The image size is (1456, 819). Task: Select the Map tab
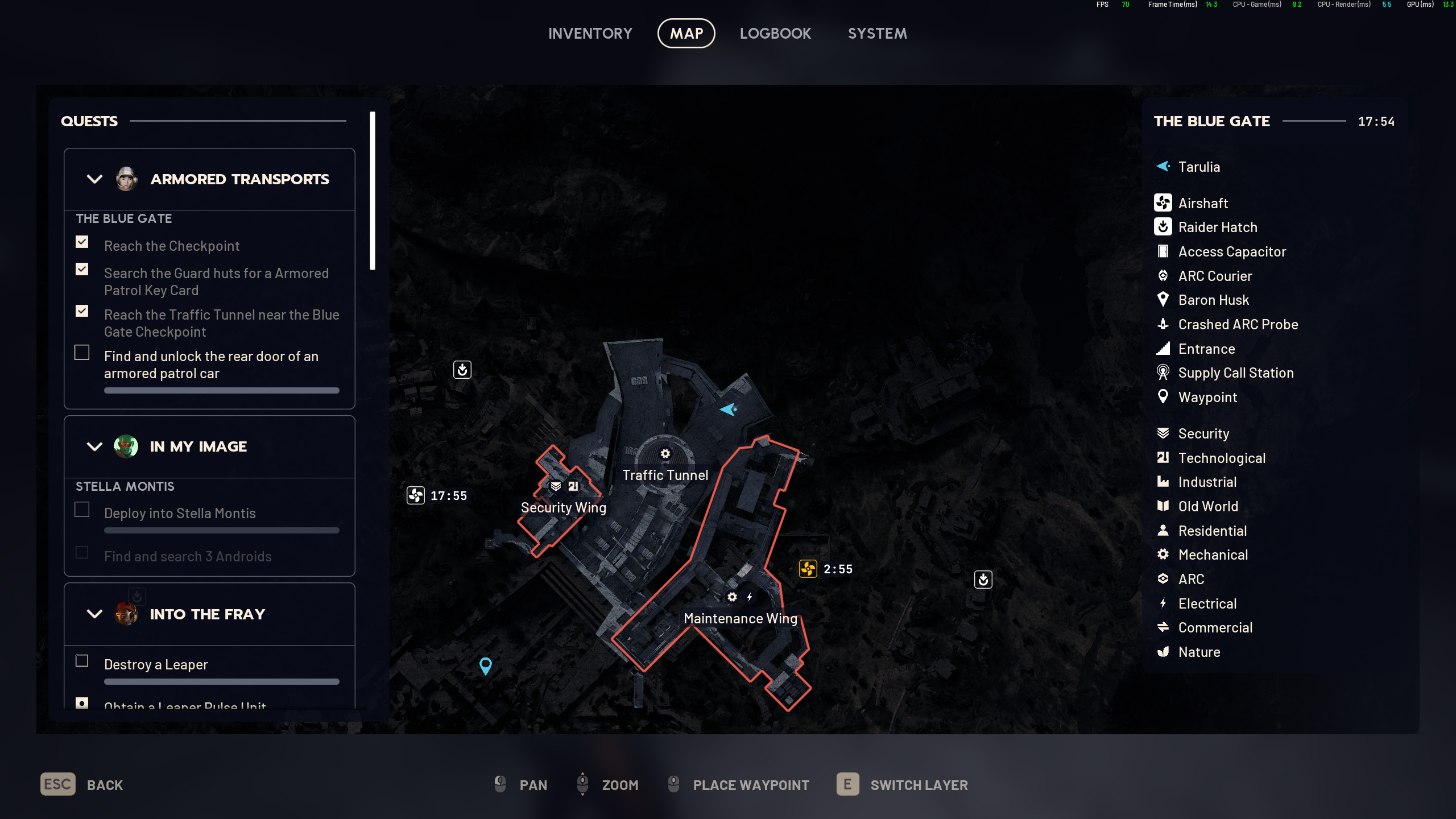pos(686,34)
